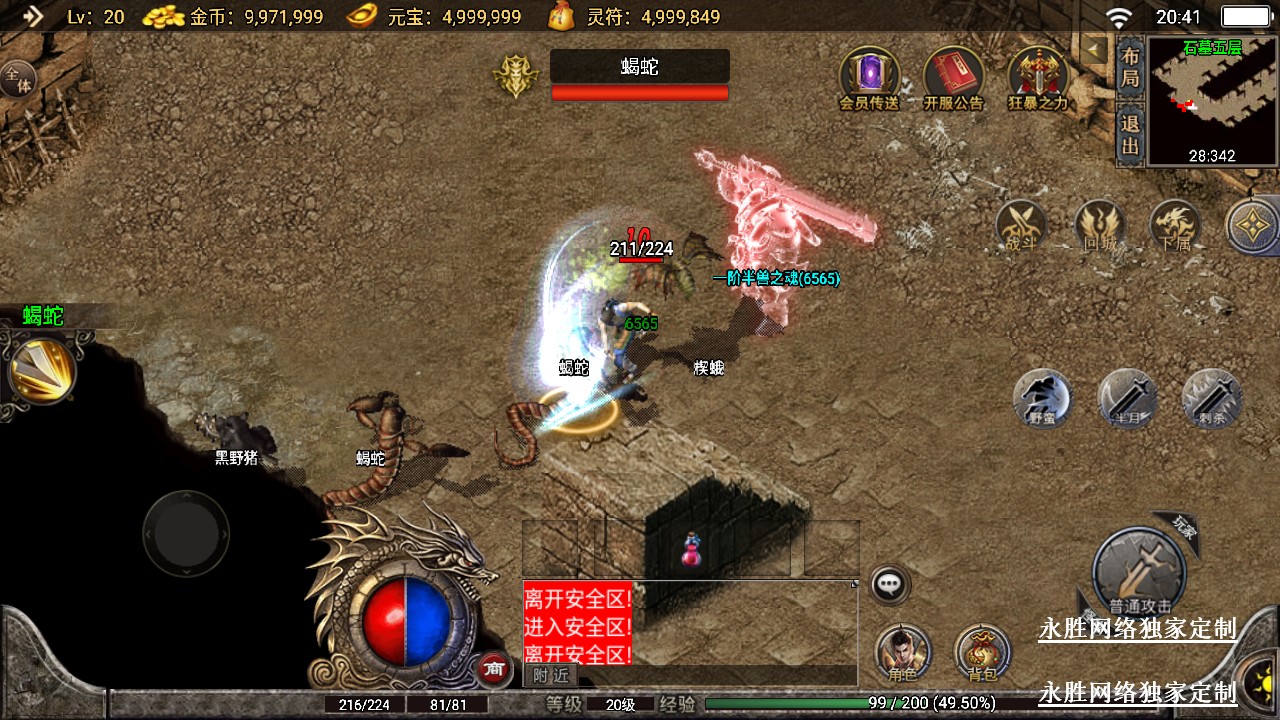Toggle the 全体 button
1280x720 pixels.
tap(17, 80)
